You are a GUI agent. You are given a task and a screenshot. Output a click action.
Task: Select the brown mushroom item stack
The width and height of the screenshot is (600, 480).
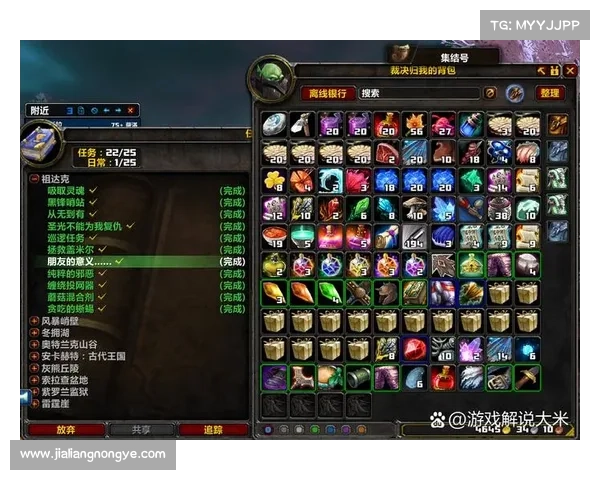pyautogui.click(x=414, y=208)
